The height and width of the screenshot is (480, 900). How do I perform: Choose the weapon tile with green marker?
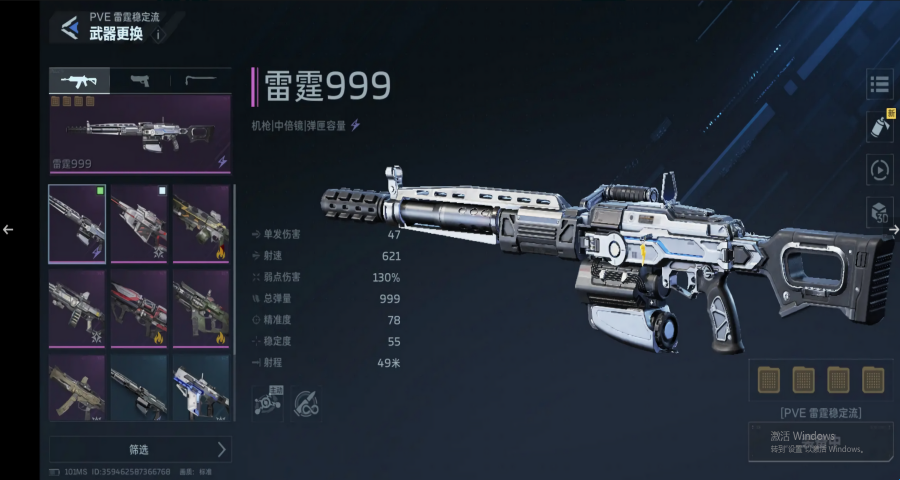coord(77,223)
